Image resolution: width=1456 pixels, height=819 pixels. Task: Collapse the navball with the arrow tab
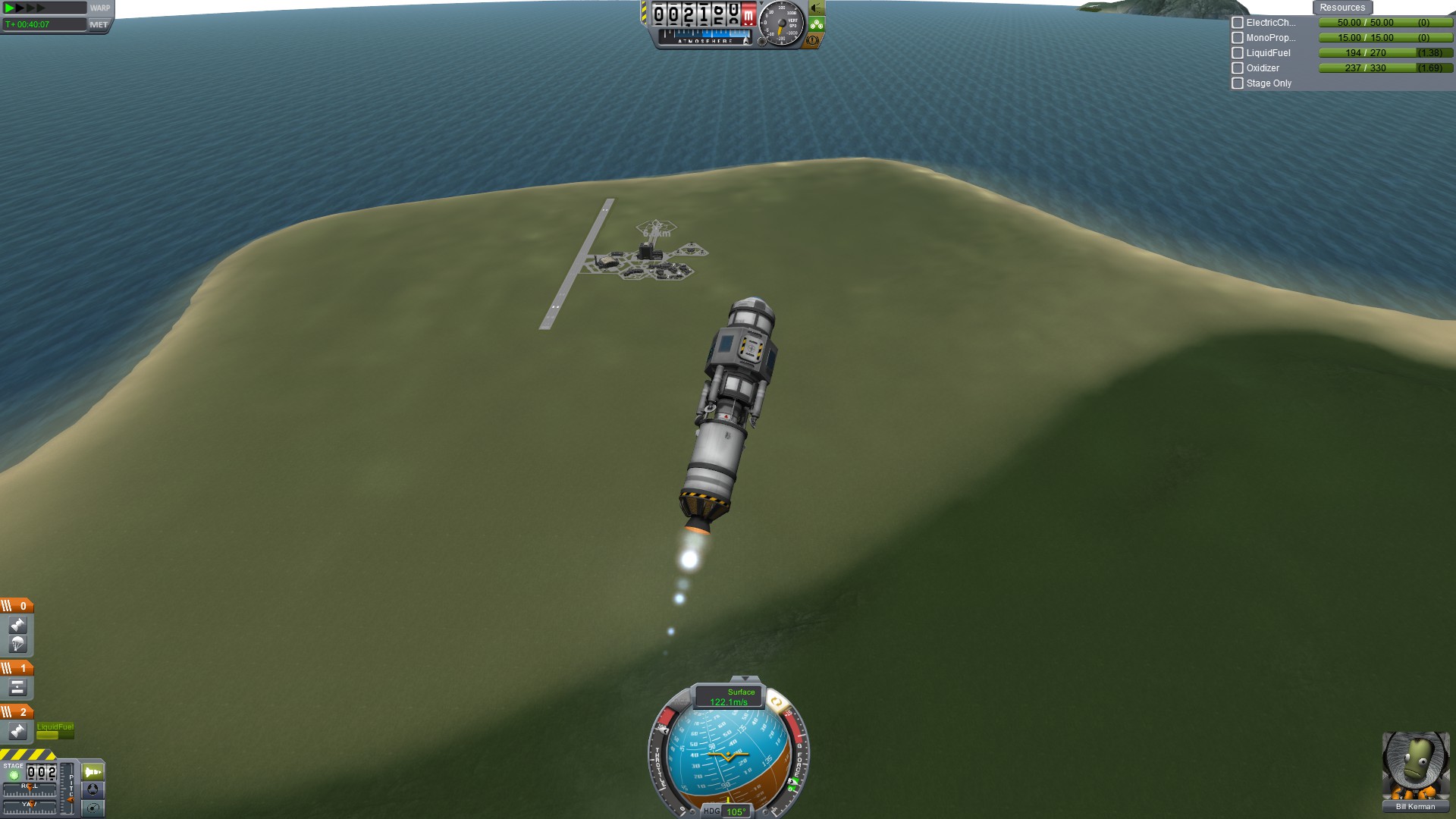745,679
